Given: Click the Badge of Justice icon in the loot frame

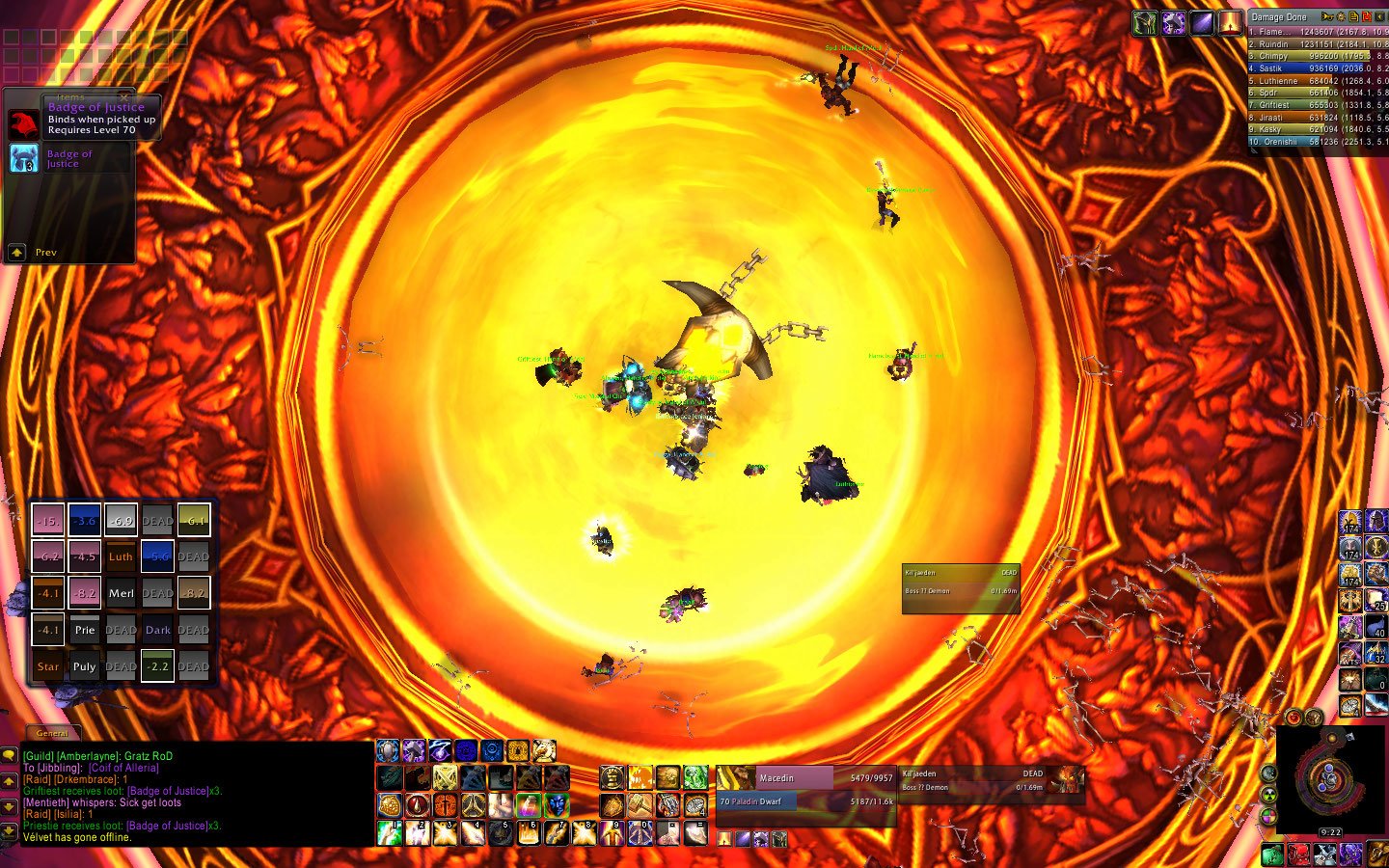Looking at the screenshot, I should coord(23,159).
